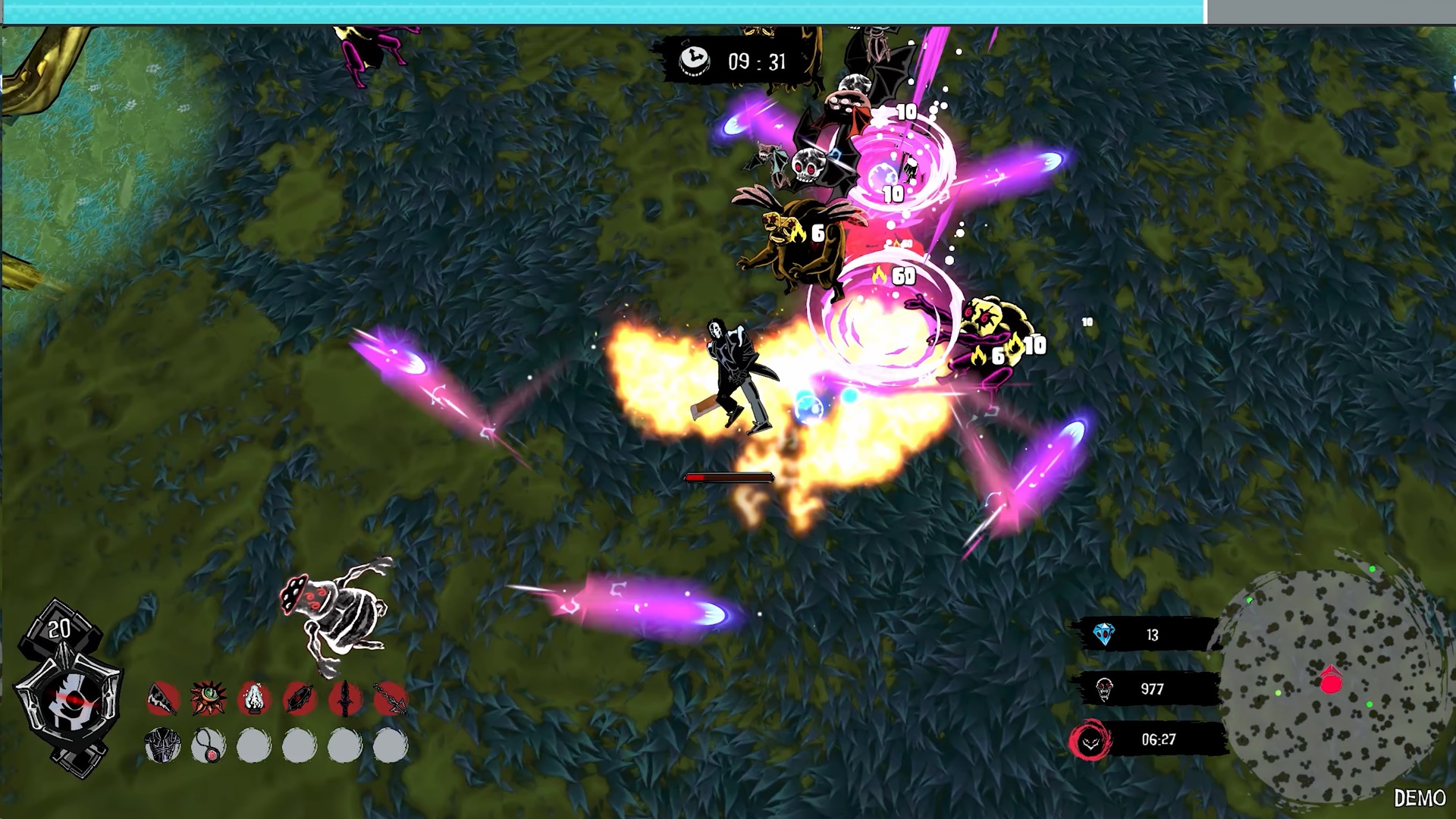Screen dimensions: 1456x819
Task: Click the blue diamond gem currency icon
Action: point(1104,635)
